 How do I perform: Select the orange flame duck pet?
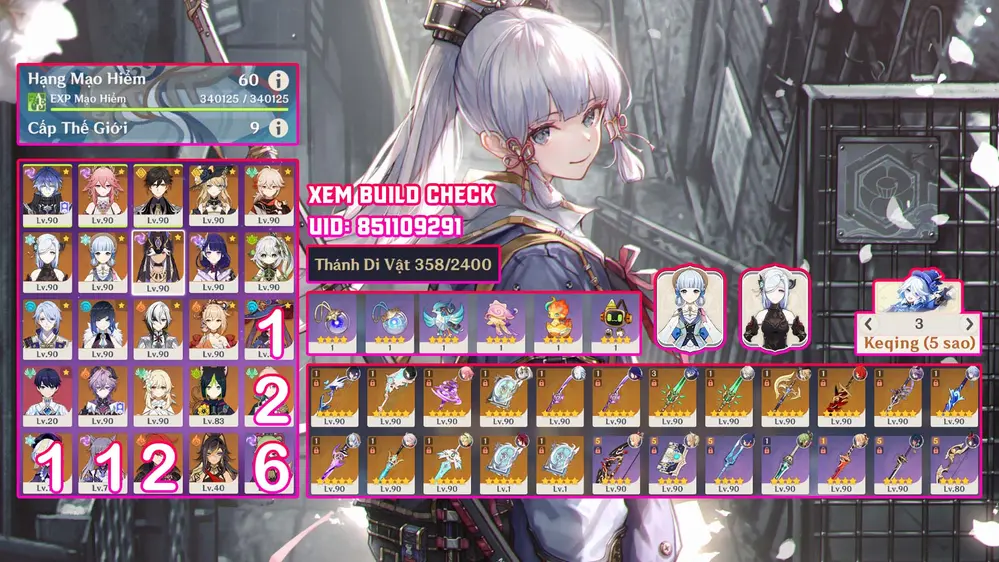557,322
